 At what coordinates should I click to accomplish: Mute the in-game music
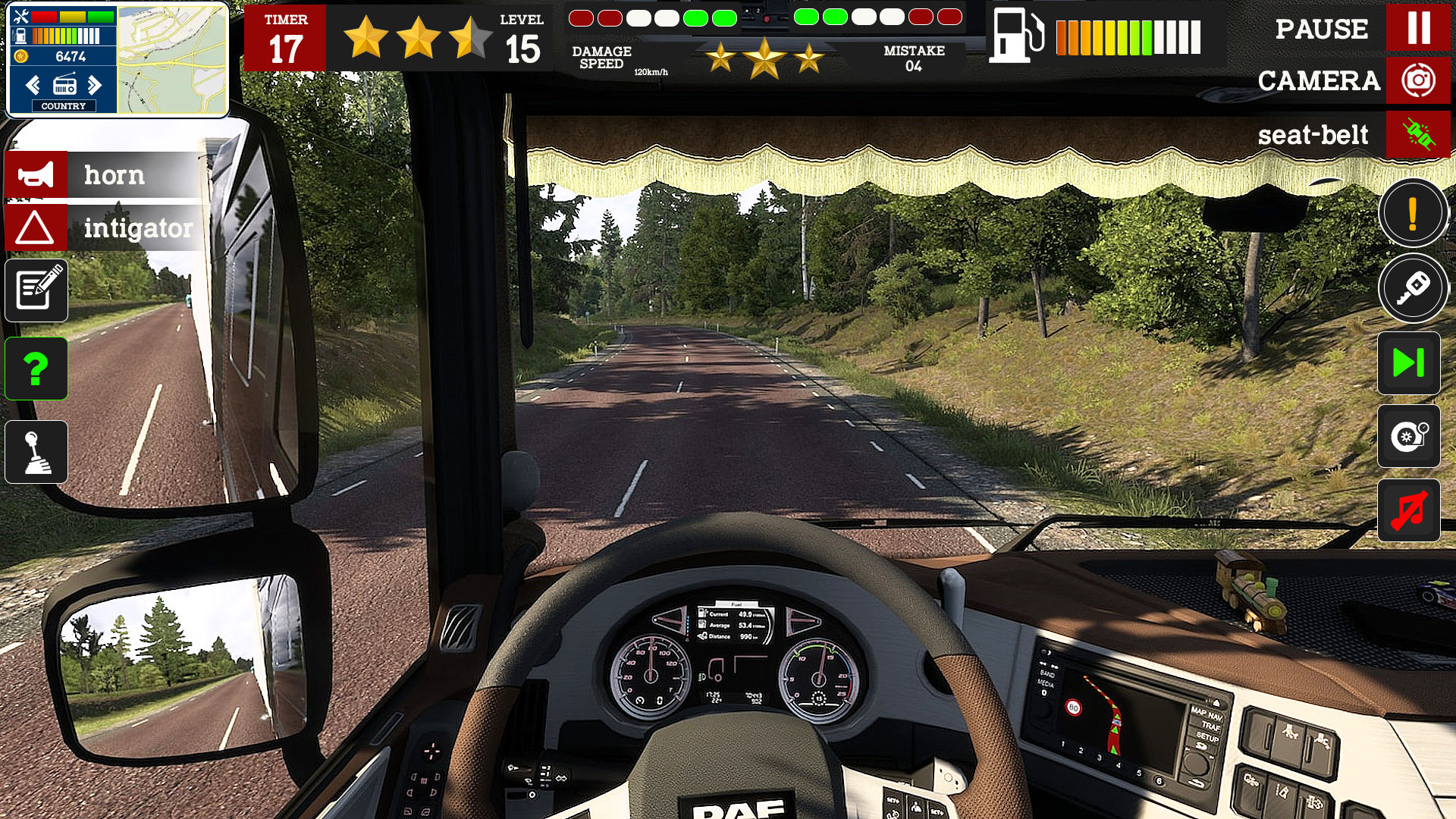coord(1408,510)
